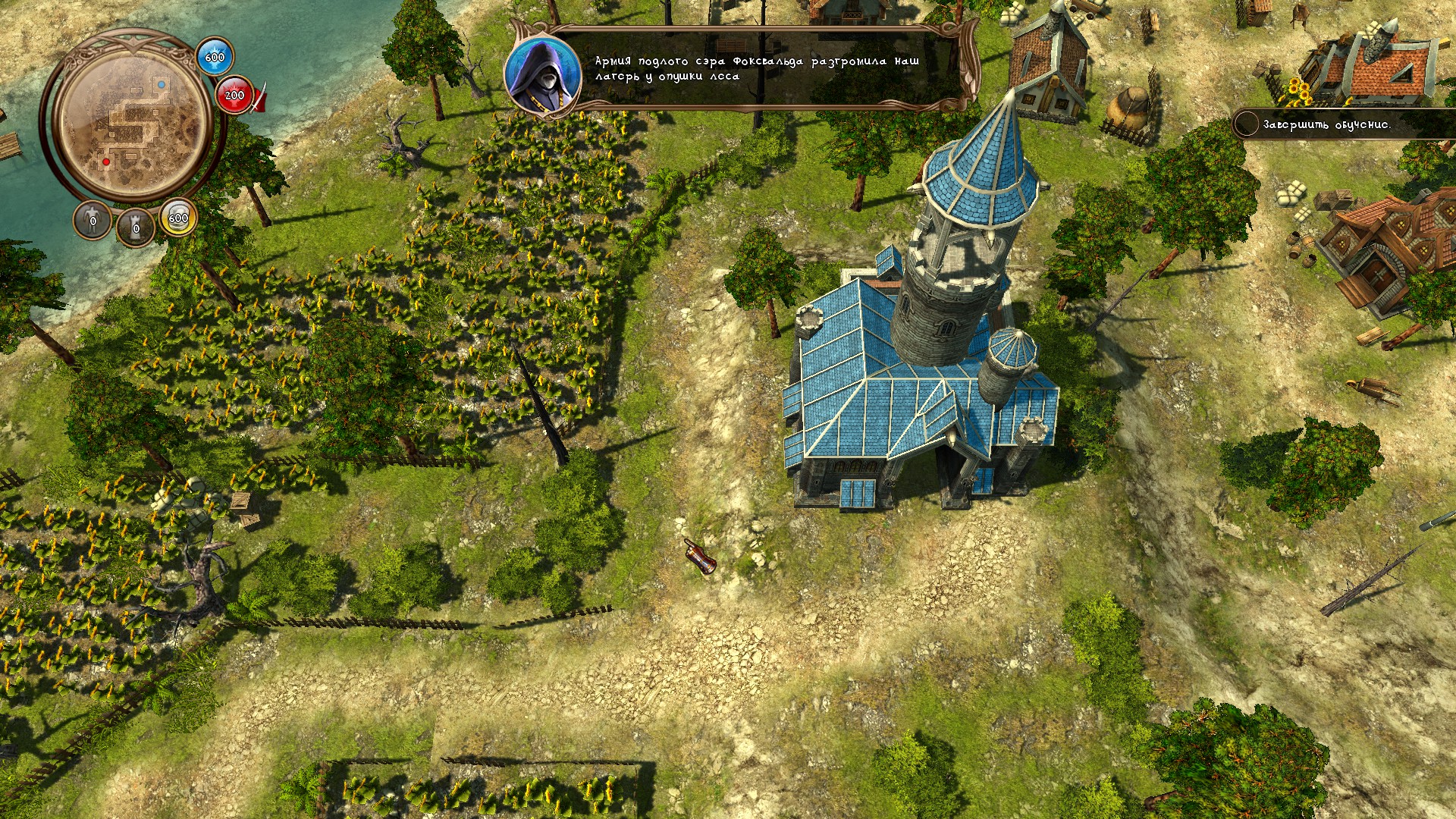Open the soldier figure unit counter
The height and width of the screenshot is (819, 1456).
tap(93, 221)
